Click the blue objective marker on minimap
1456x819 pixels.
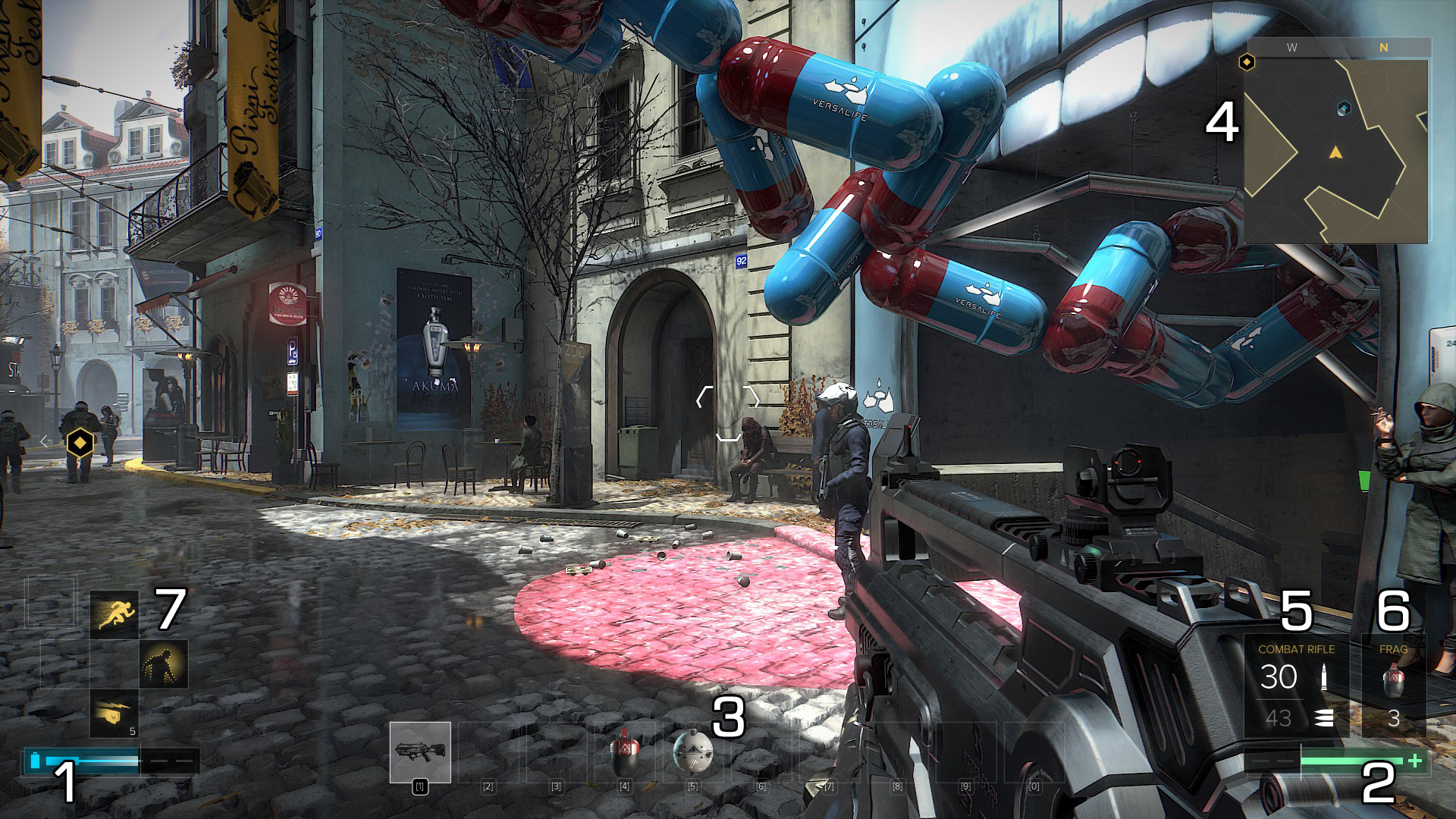coord(1344,109)
